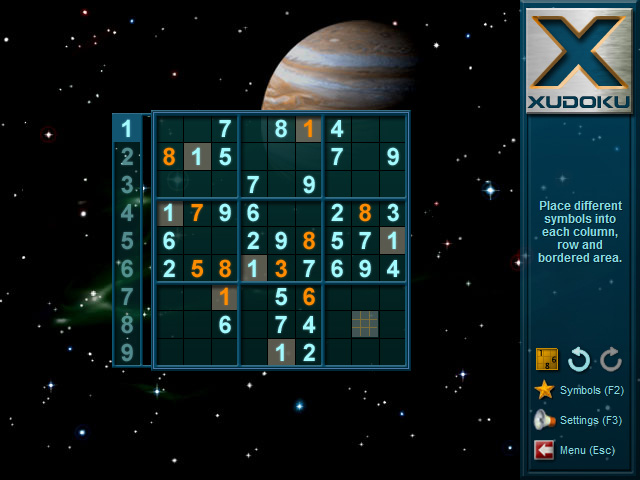Pick number 6 from the symbol column

click(127, 268)
